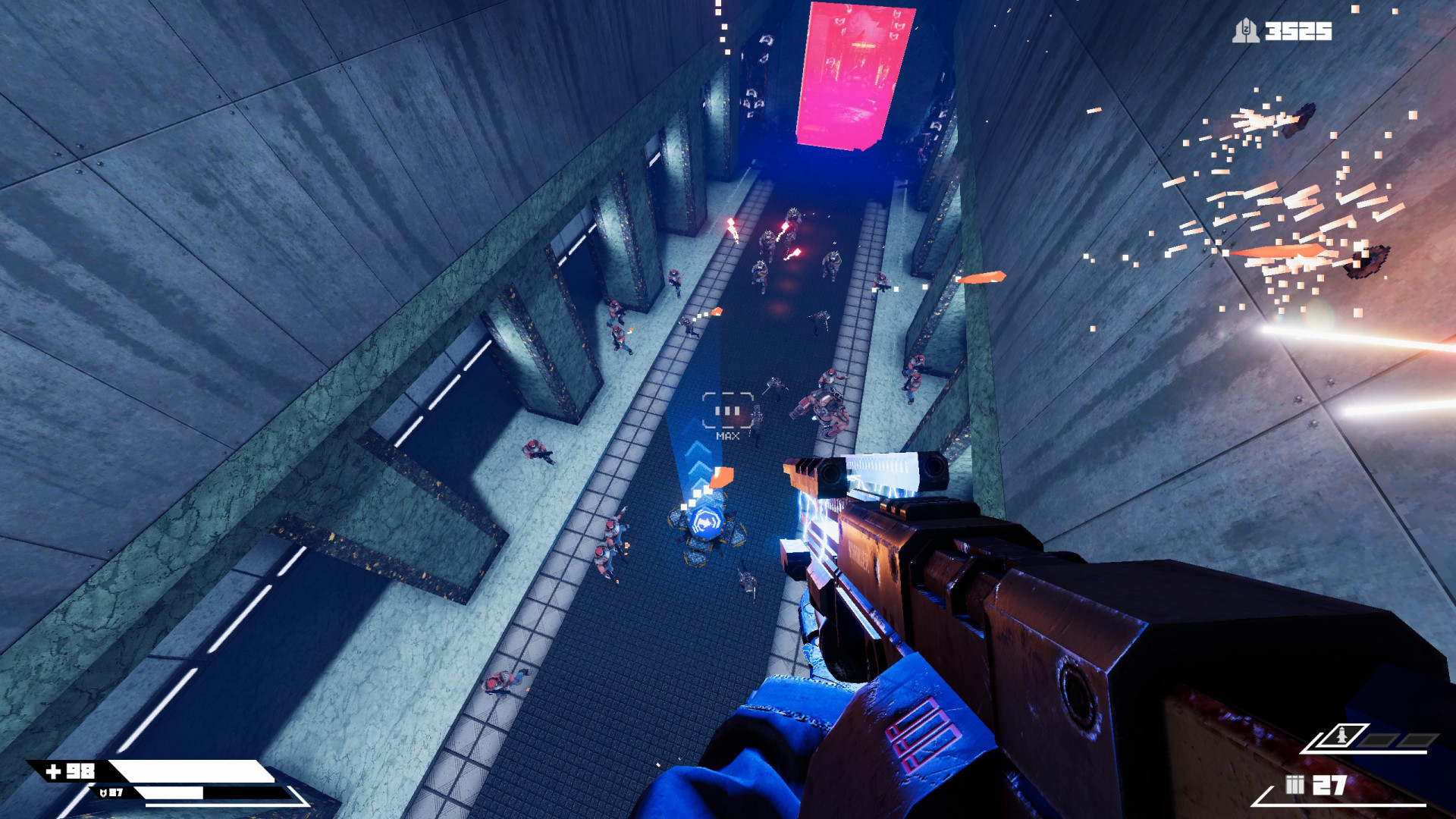Click the orange arrow pickup marker
The height and width of the screenshot is (819, 1456).
(721, 476)
